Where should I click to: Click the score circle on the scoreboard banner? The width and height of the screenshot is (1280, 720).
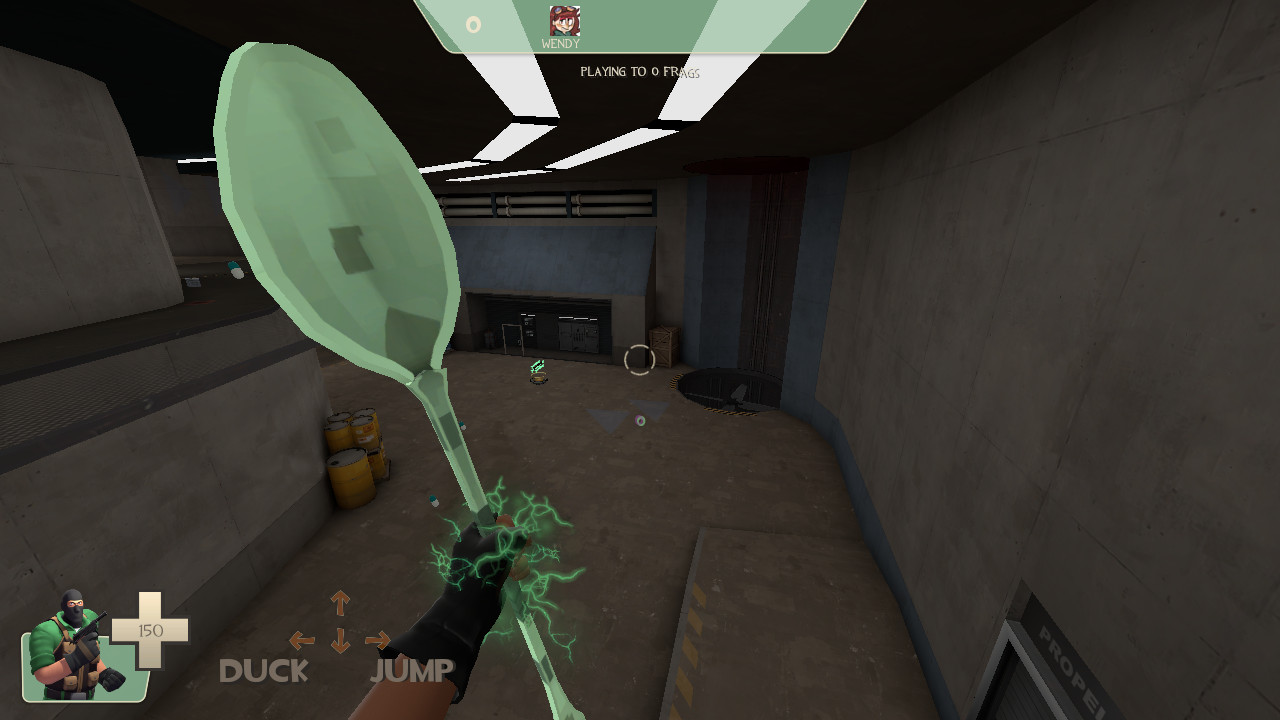click(474, 22)
